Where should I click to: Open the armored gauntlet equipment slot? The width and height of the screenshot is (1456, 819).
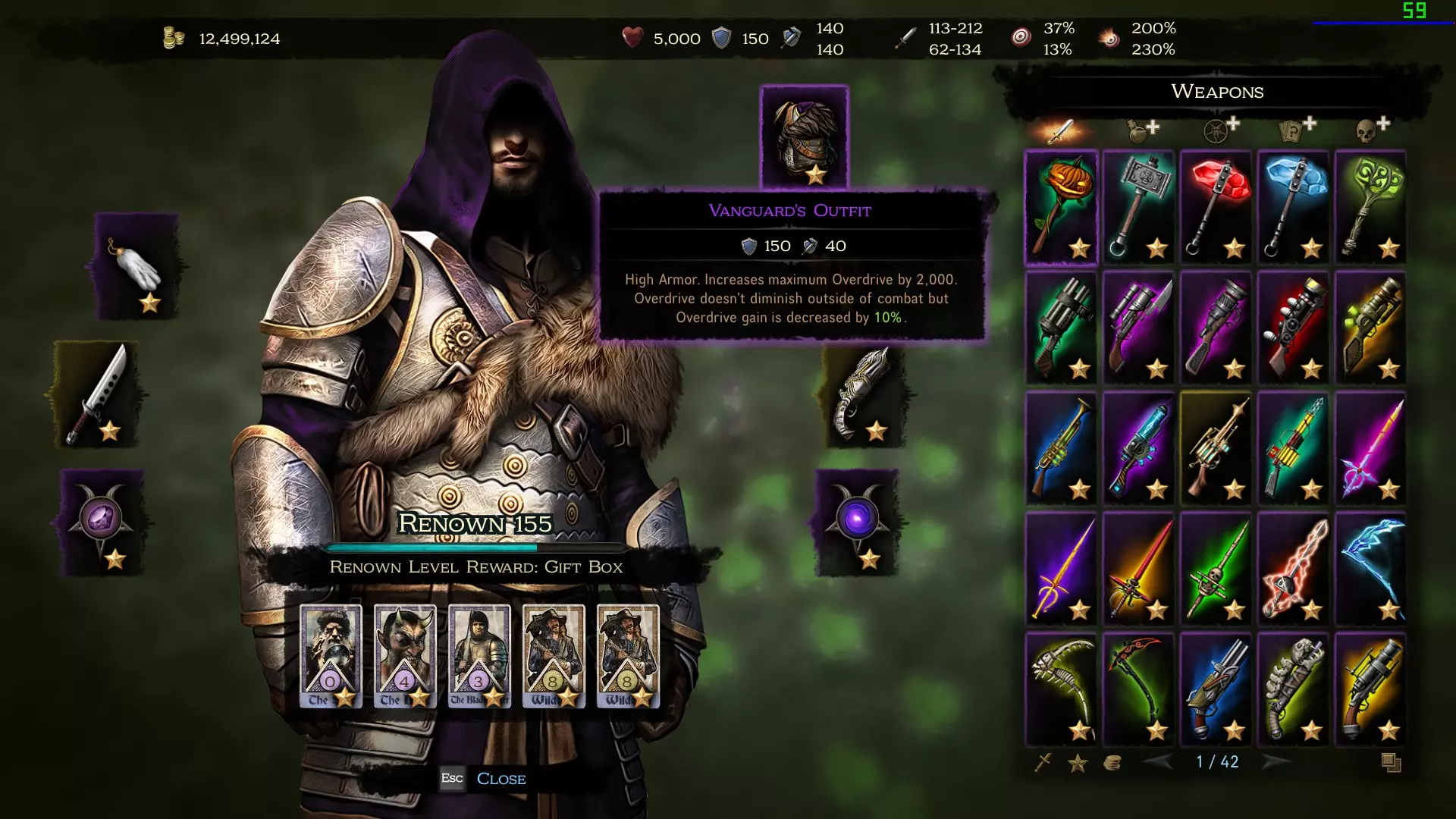tap(861, 394)
